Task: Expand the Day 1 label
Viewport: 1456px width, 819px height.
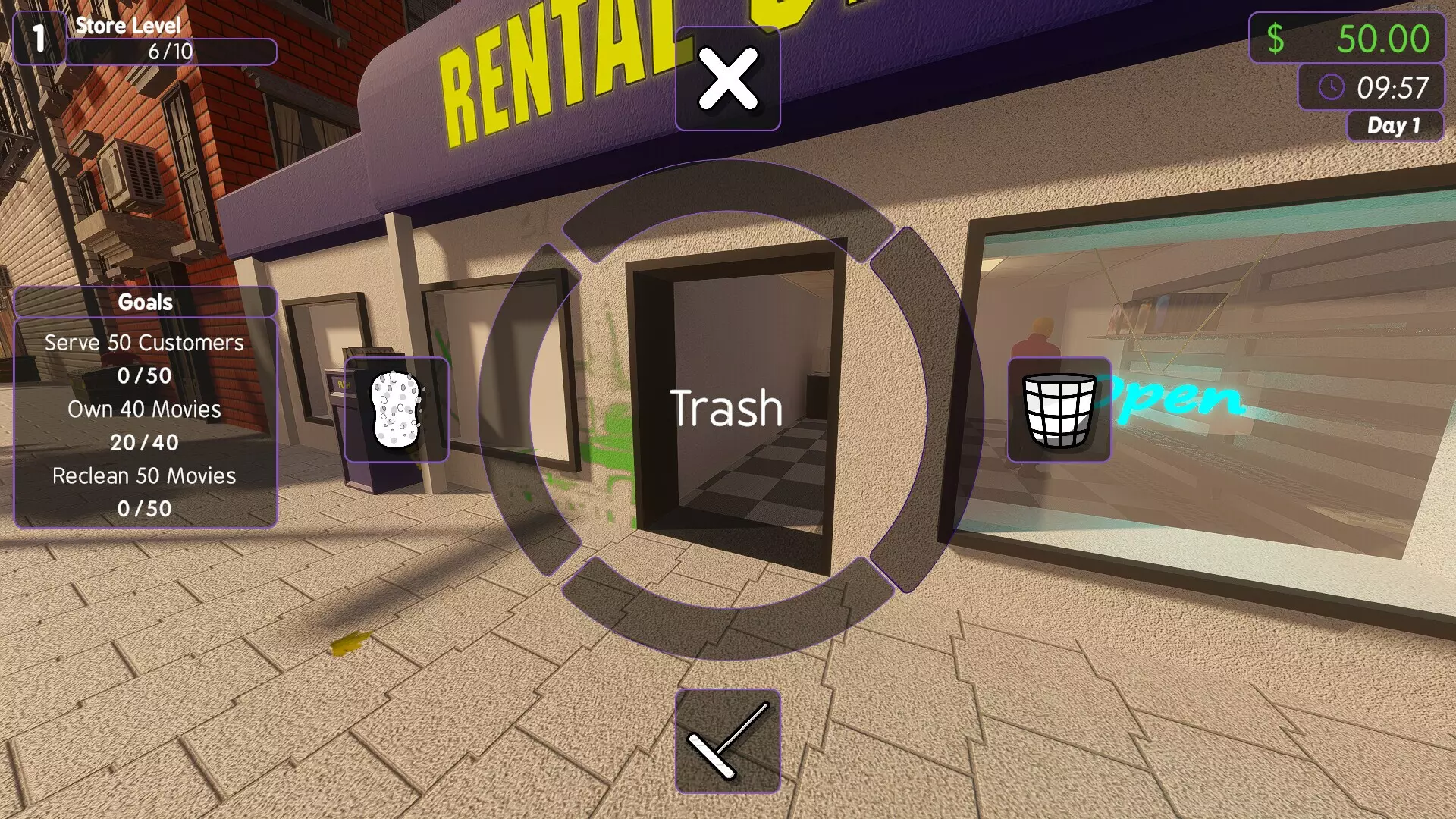Action: 1394,126
